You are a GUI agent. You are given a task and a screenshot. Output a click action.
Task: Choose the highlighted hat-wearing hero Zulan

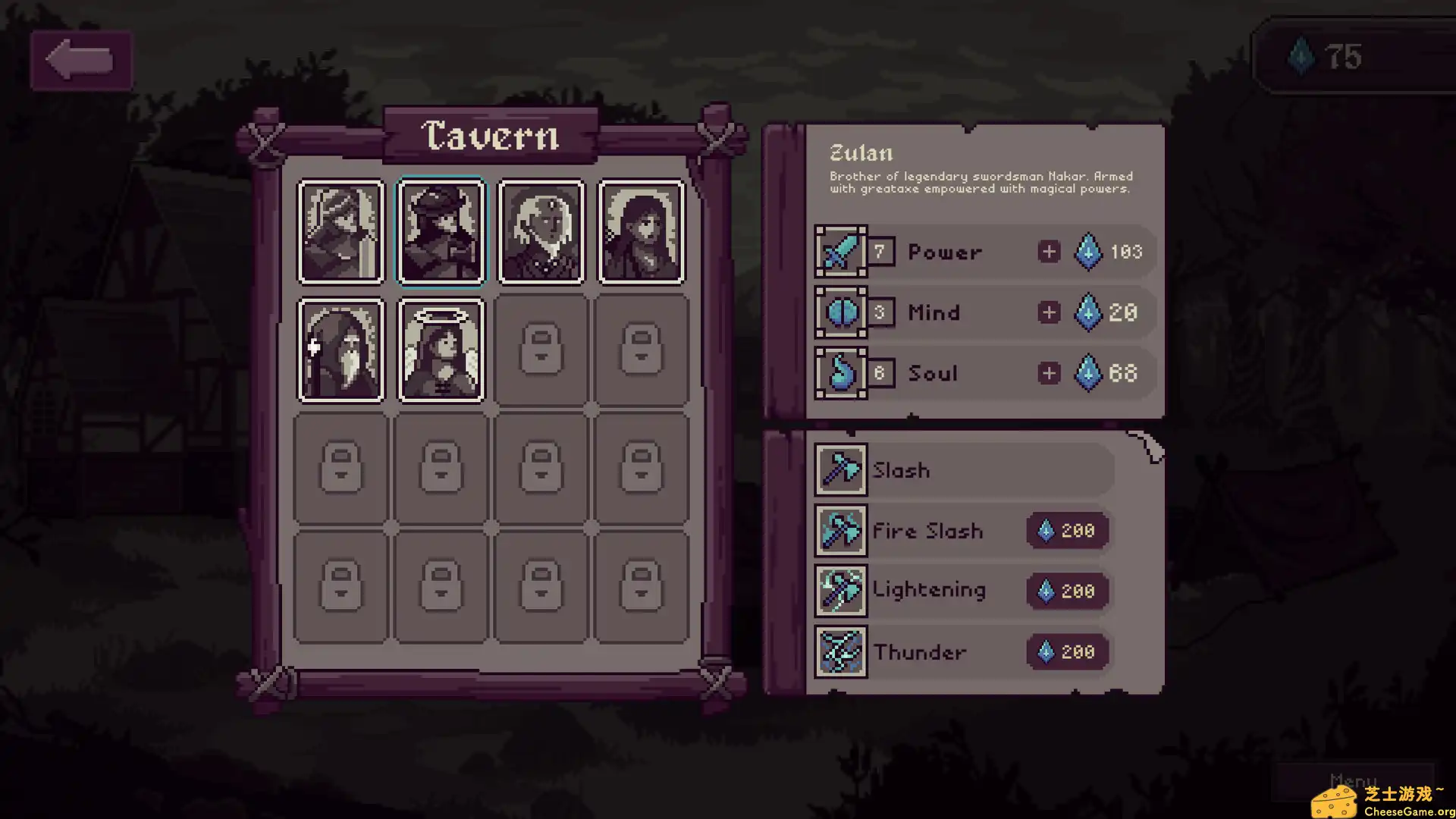pyautogui.click(x=441, y=232)
